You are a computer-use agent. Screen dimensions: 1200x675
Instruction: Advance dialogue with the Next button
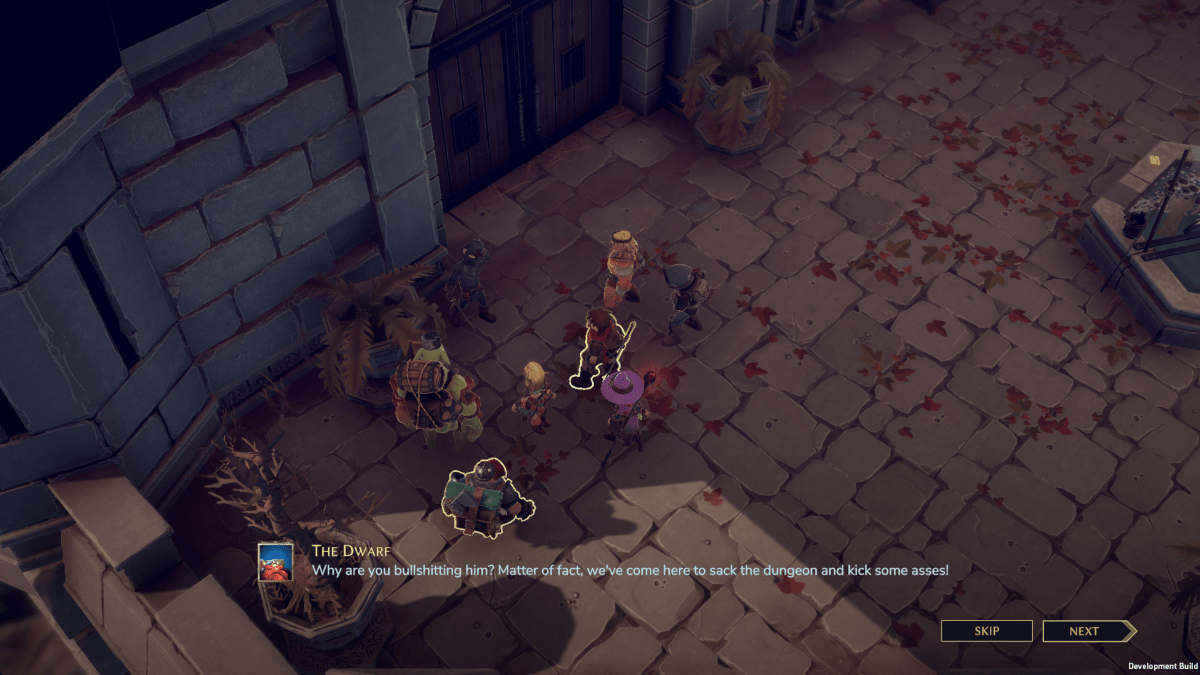coord(1087,631)
